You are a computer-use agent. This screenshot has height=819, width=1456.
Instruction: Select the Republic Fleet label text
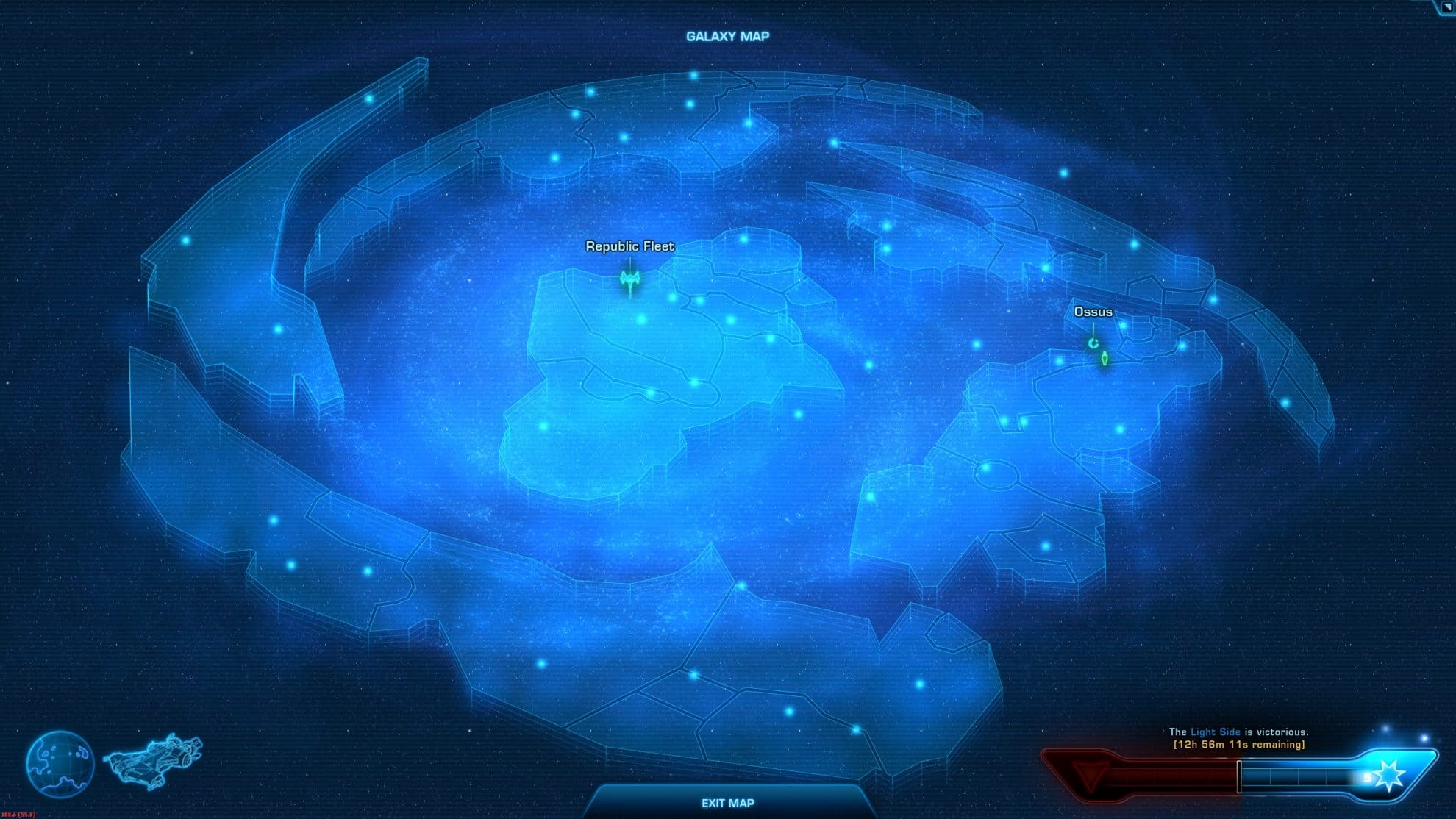[x=629, y=248]
